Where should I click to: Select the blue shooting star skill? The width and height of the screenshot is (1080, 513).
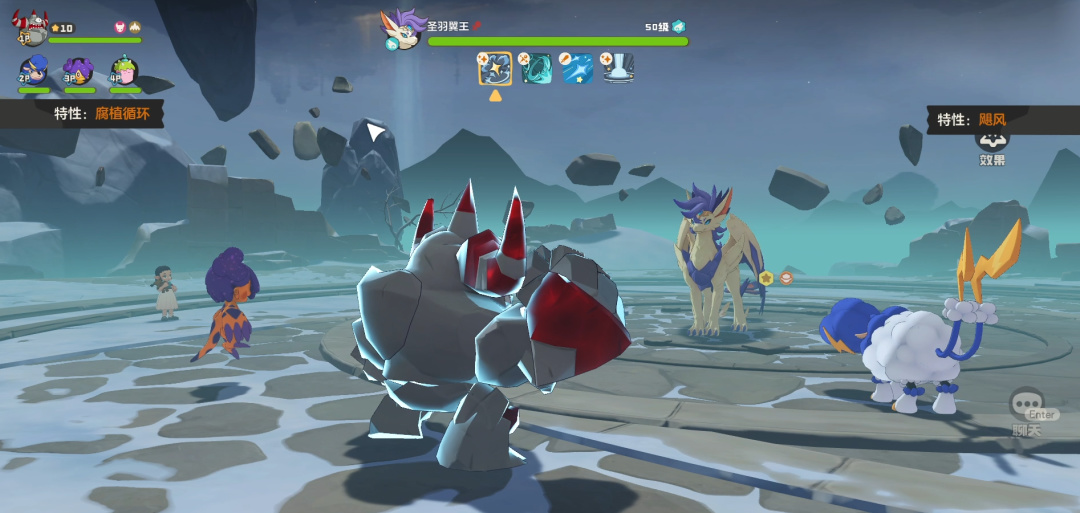pyautogui.click(x=577, y=68)
